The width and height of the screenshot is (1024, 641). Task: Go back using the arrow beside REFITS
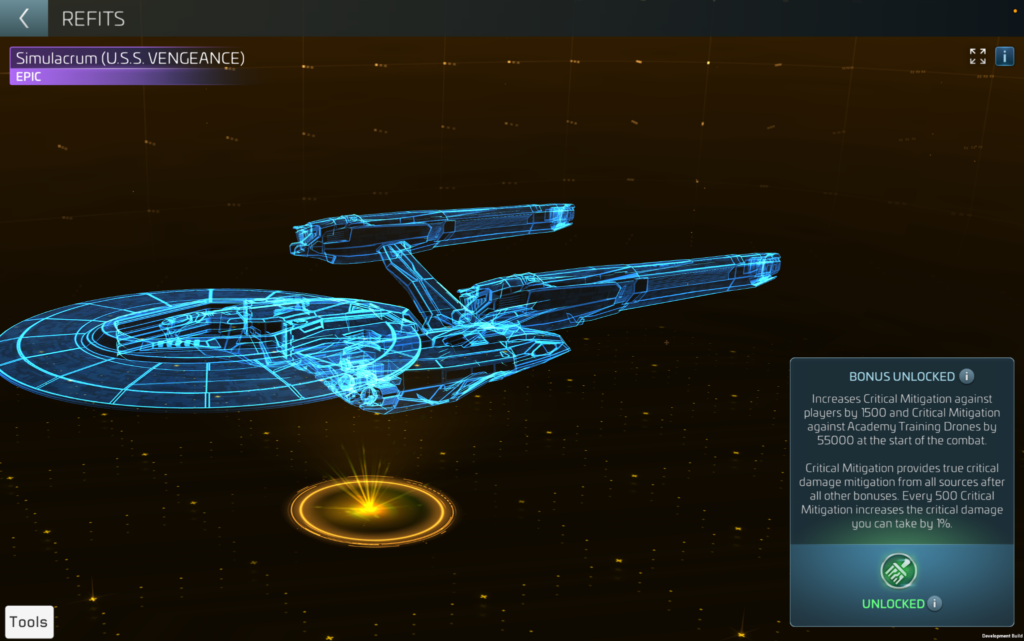coord(24,18)
